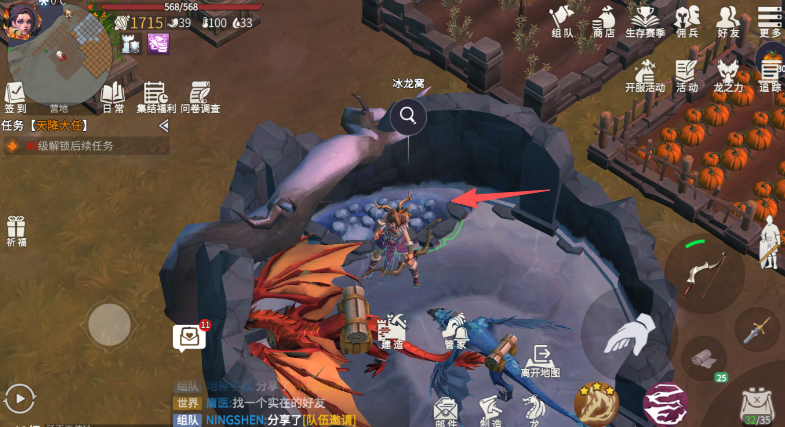
Task: Open the 龙之力 dragon power menu
Action: (x=728, y=75)
